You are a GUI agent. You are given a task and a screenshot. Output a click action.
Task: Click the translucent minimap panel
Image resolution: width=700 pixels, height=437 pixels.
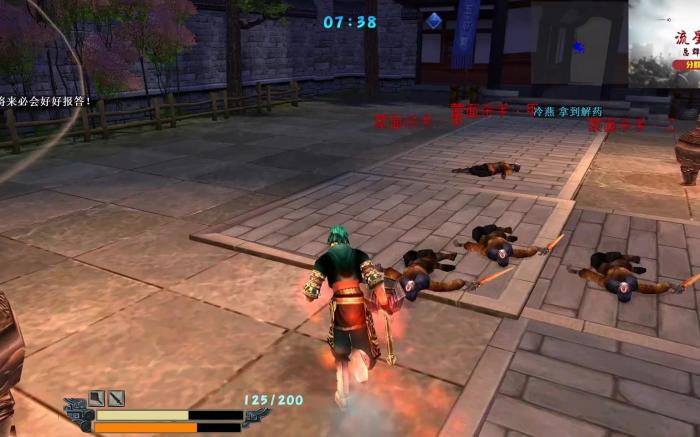[x=579, y=42]
